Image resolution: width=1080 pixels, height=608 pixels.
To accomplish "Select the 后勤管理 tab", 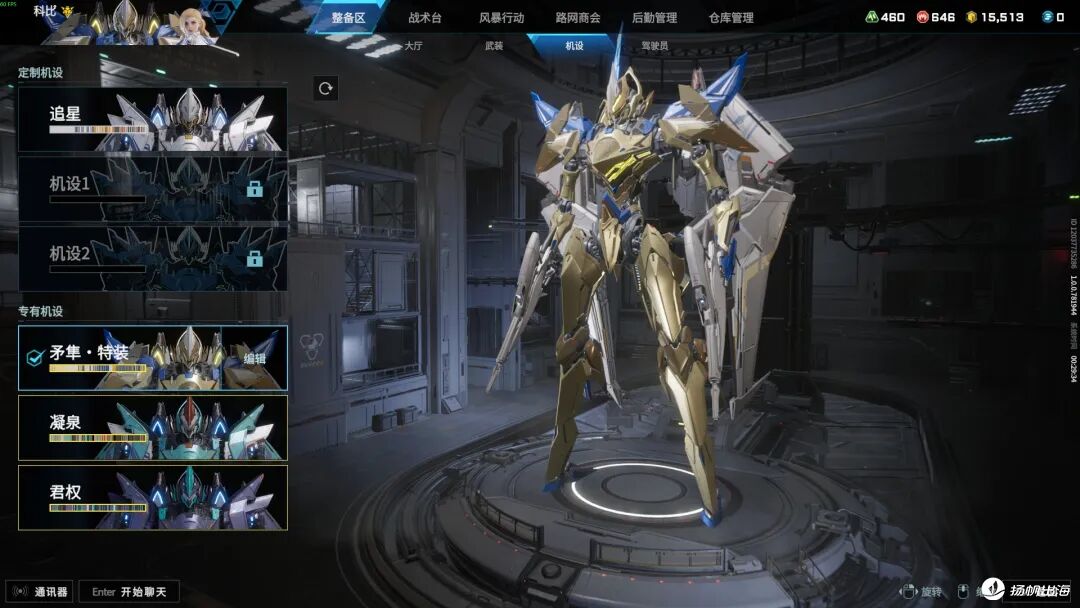I will pos(654,18).
